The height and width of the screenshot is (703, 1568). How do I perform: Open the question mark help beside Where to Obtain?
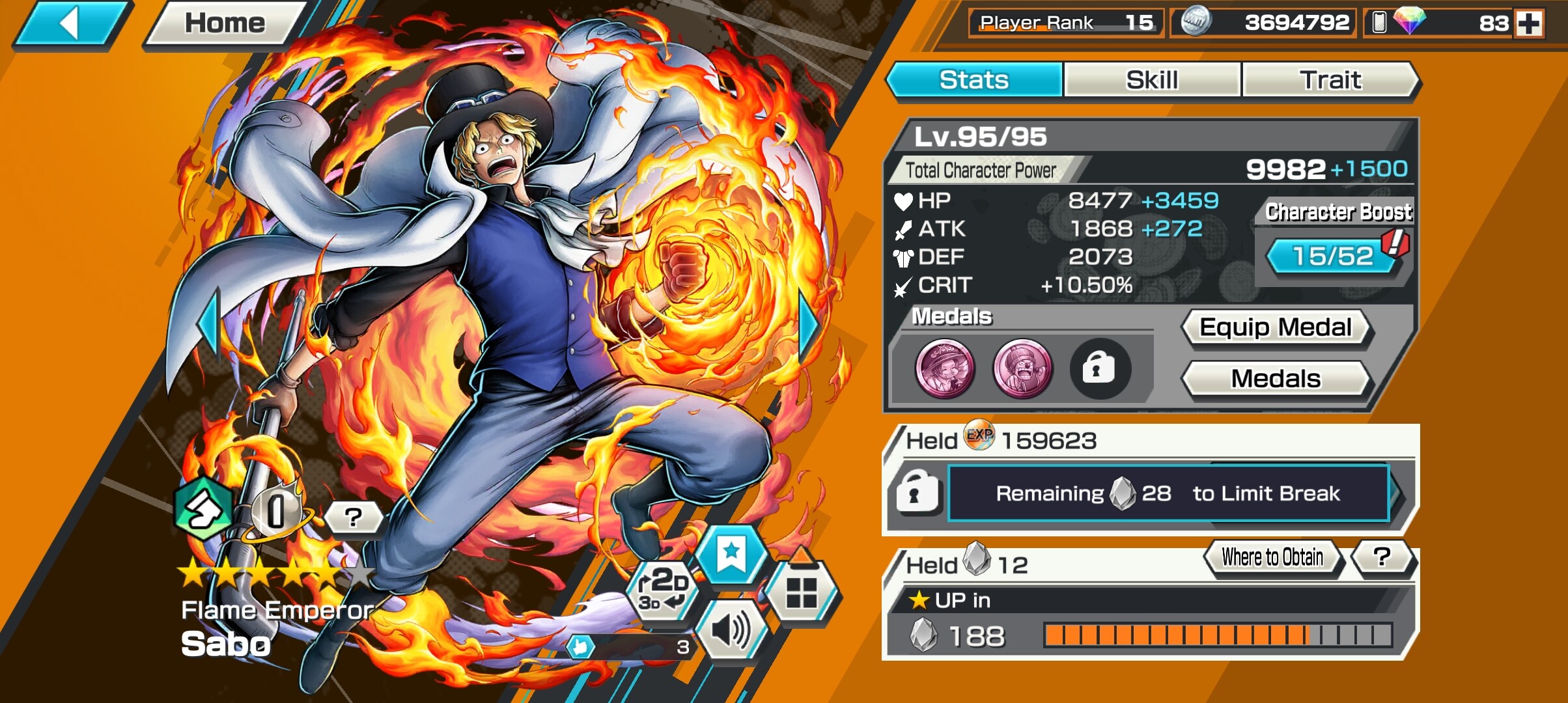[1382, 557]
